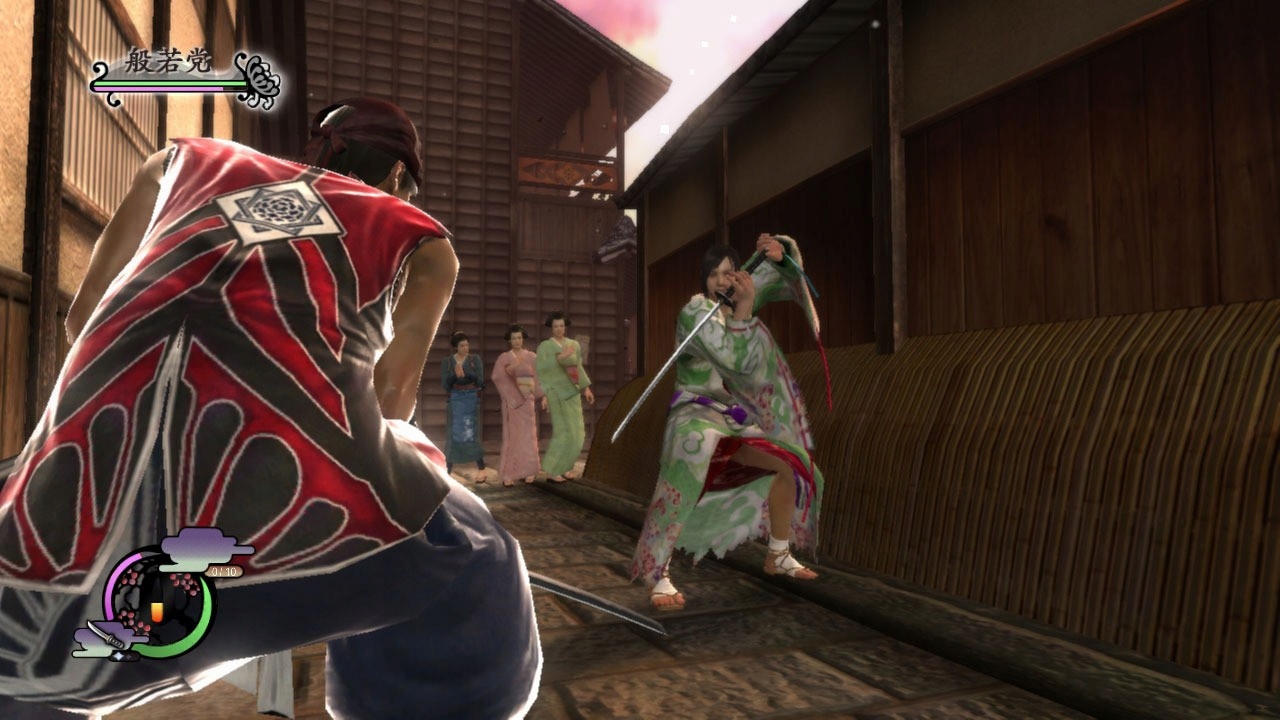Click the orange flame indicator in the gauge center
The width and height of the screenshot is (1280, 720).
click(x=157, y=611)
